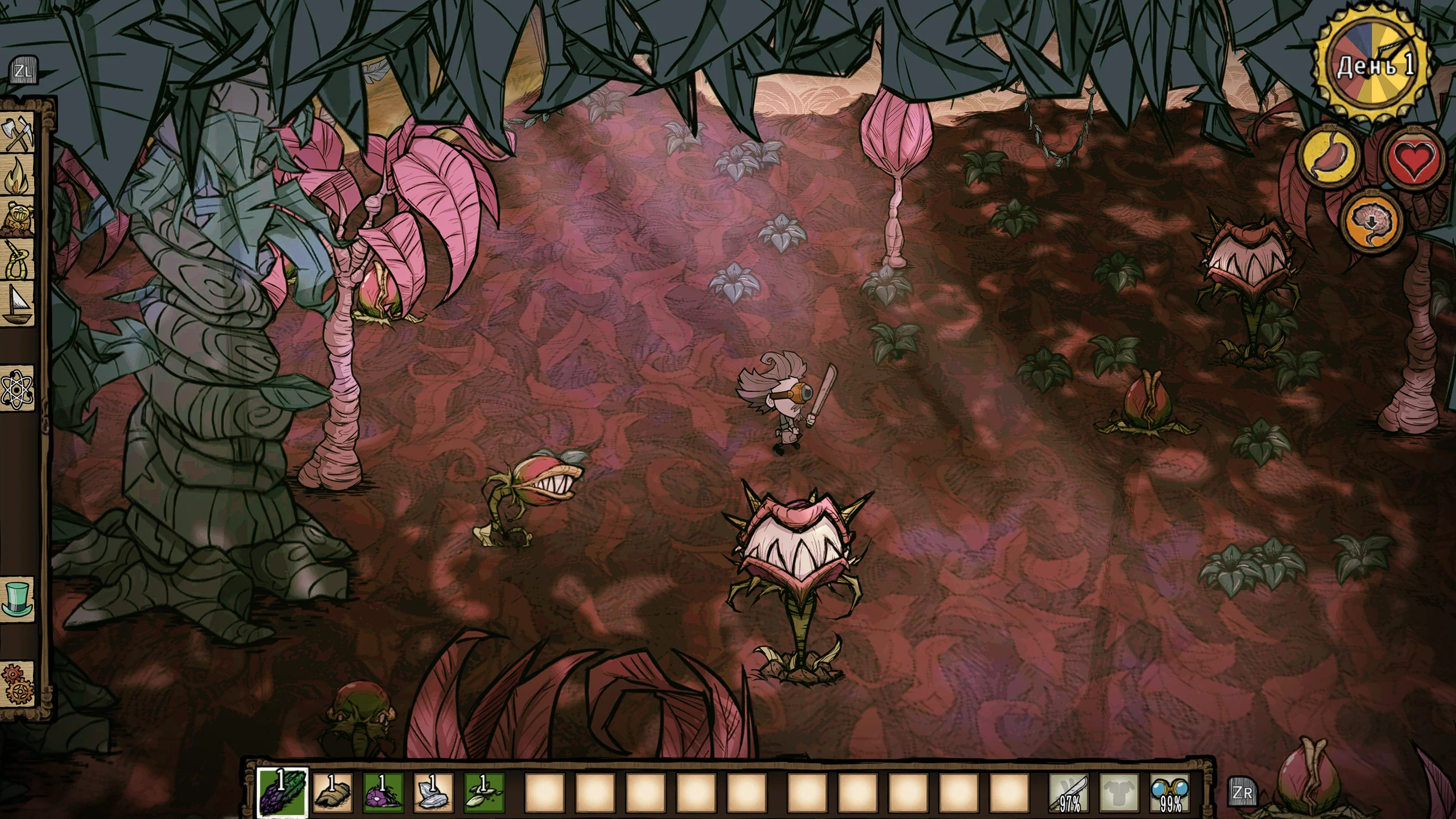This screenshot has width=1456, height=819.
Task: Open the Treasure Hunting crafting tab
Action: pos(19,217)
